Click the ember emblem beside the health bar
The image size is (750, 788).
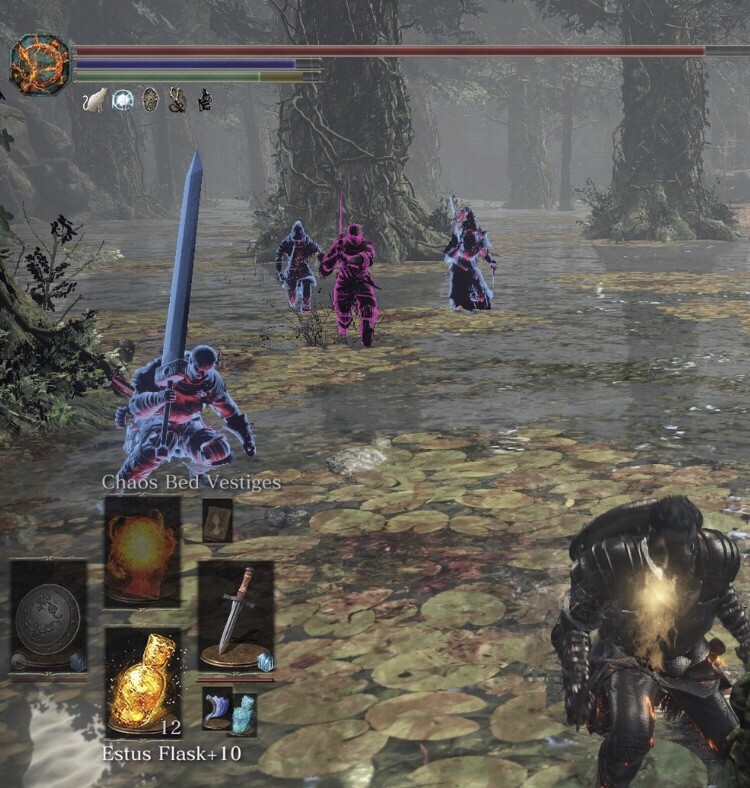click(40, 65)
